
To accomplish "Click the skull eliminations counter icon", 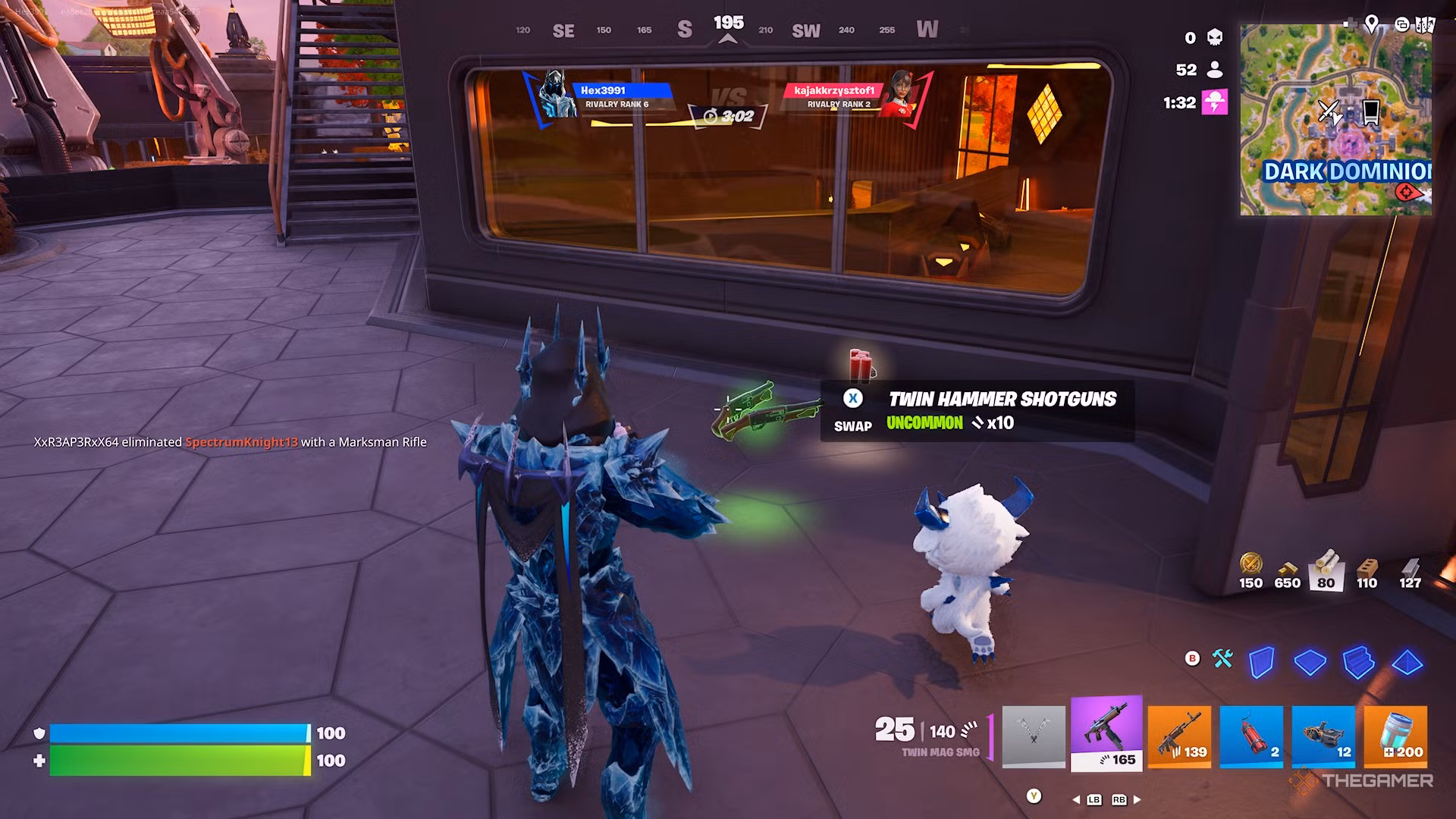I will coord(1214,36).
